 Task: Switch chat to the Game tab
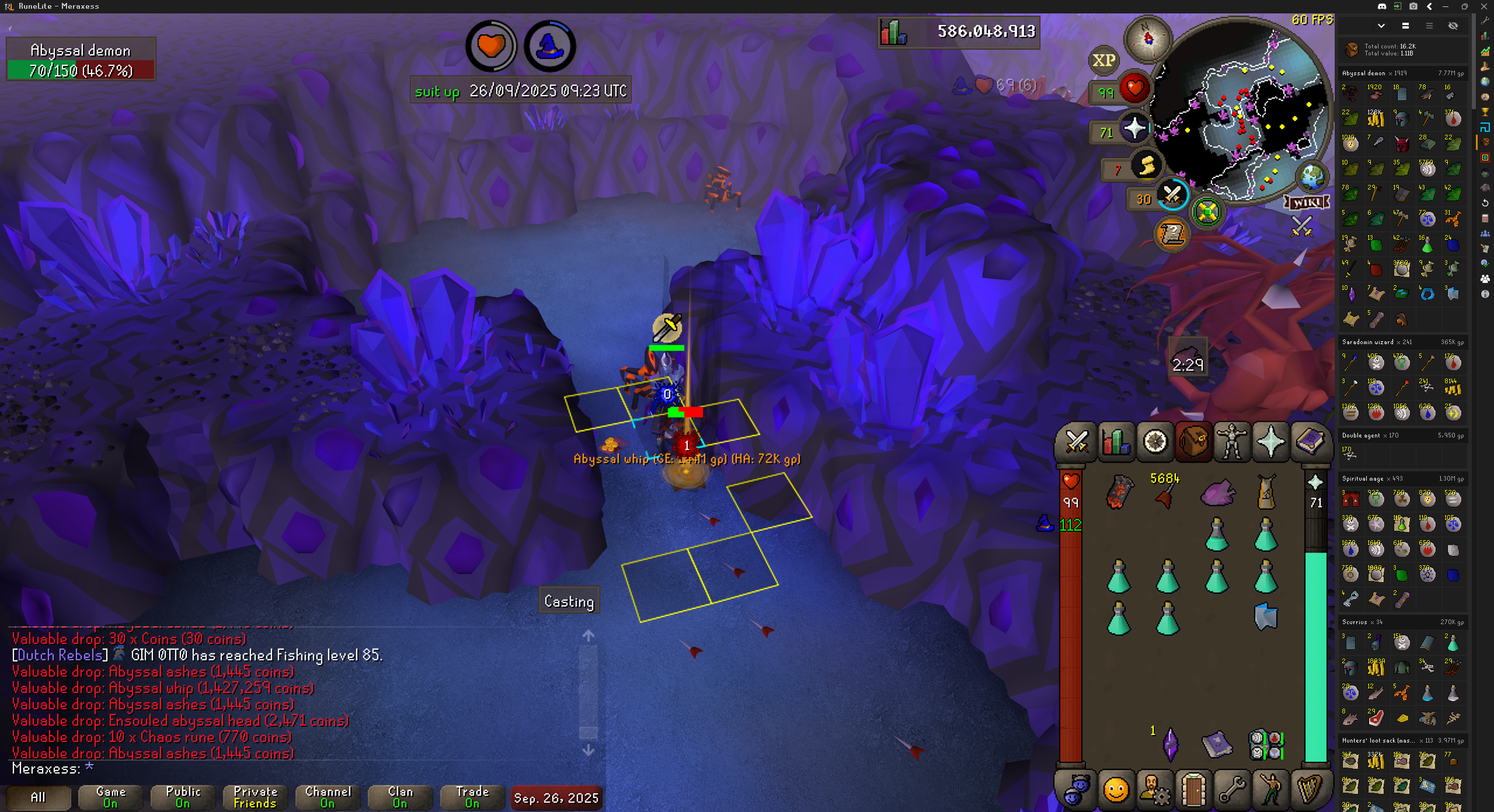pyautogui.click(x=110, y=797)
